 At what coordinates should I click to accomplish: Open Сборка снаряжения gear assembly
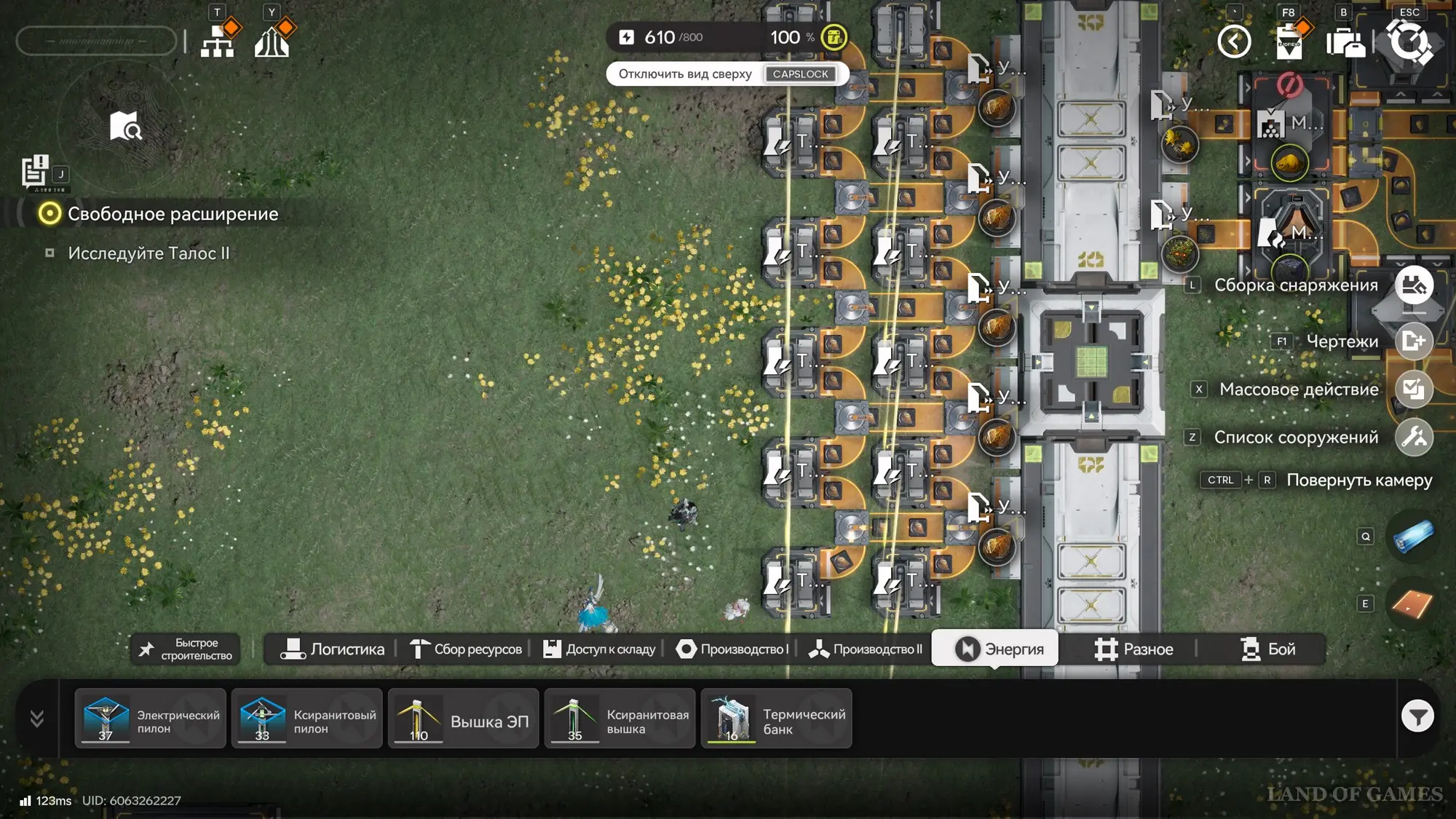click(1414, 285)
